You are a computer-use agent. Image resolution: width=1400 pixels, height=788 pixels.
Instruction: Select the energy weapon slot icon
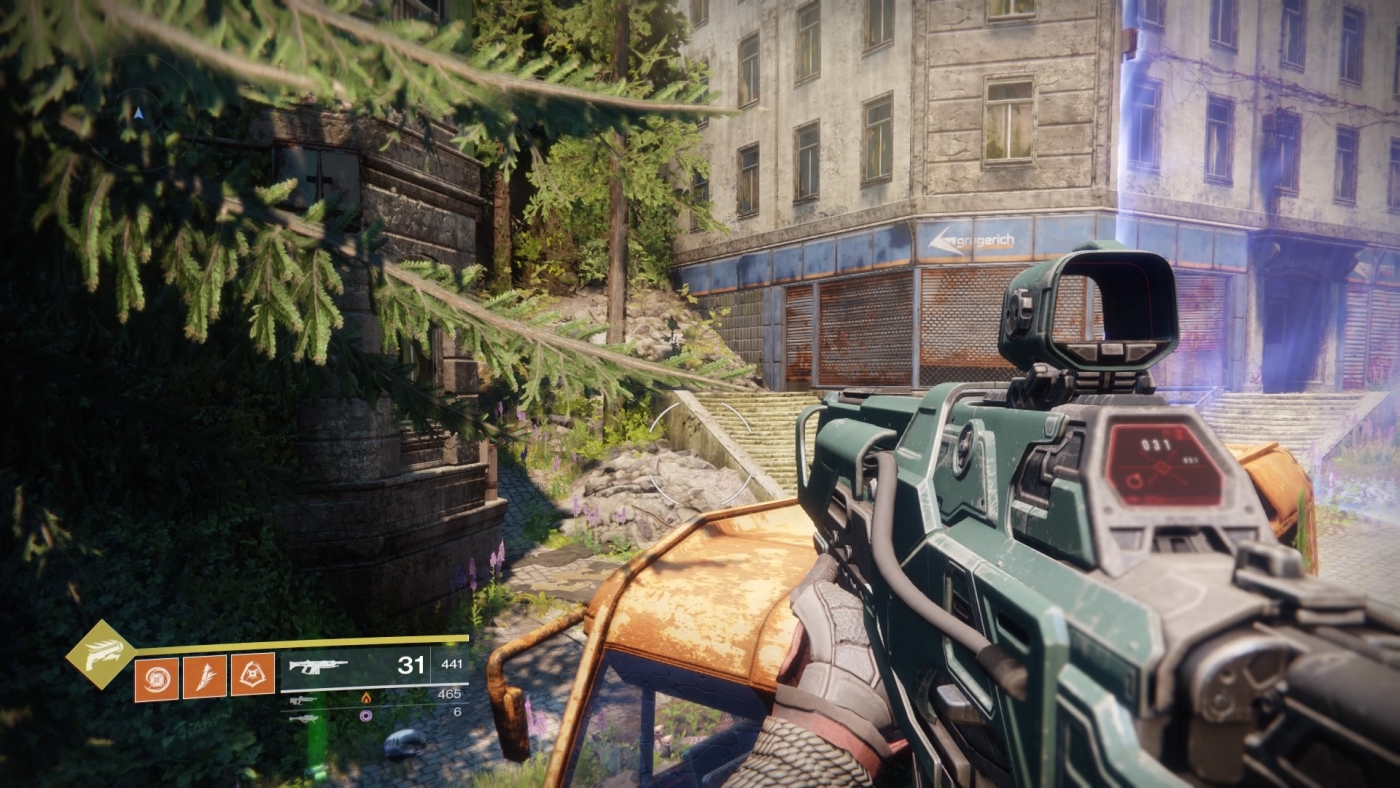pyautogui.click(x=303, y=700)
